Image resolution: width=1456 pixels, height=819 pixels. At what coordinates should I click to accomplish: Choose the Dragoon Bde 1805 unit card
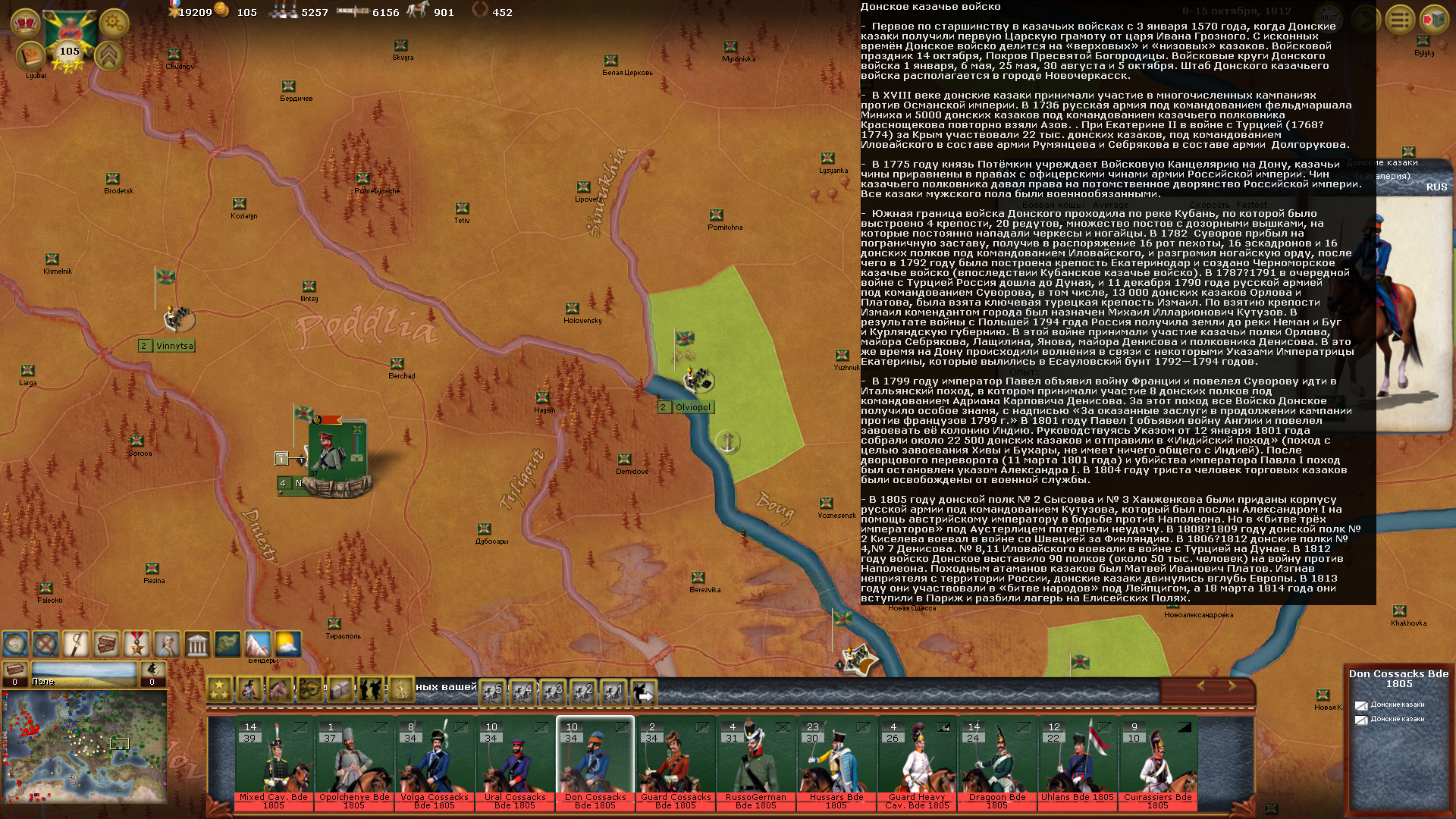996,762
